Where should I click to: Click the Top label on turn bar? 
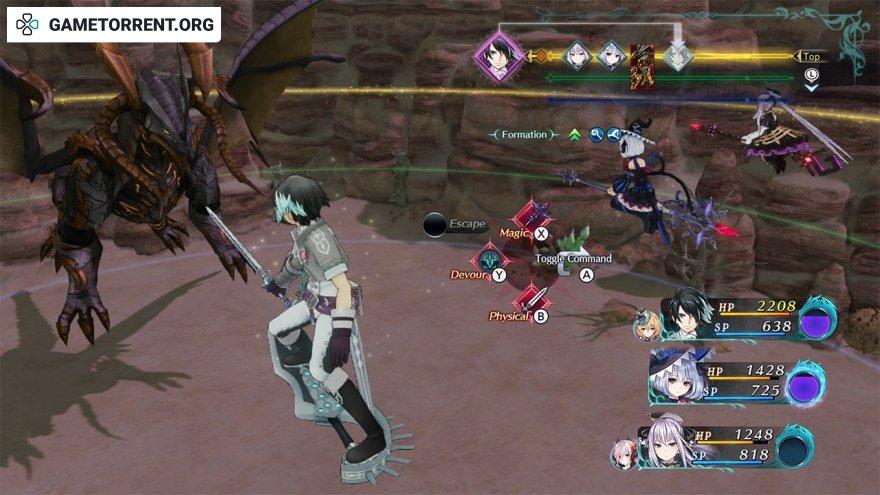pos(810,57)
